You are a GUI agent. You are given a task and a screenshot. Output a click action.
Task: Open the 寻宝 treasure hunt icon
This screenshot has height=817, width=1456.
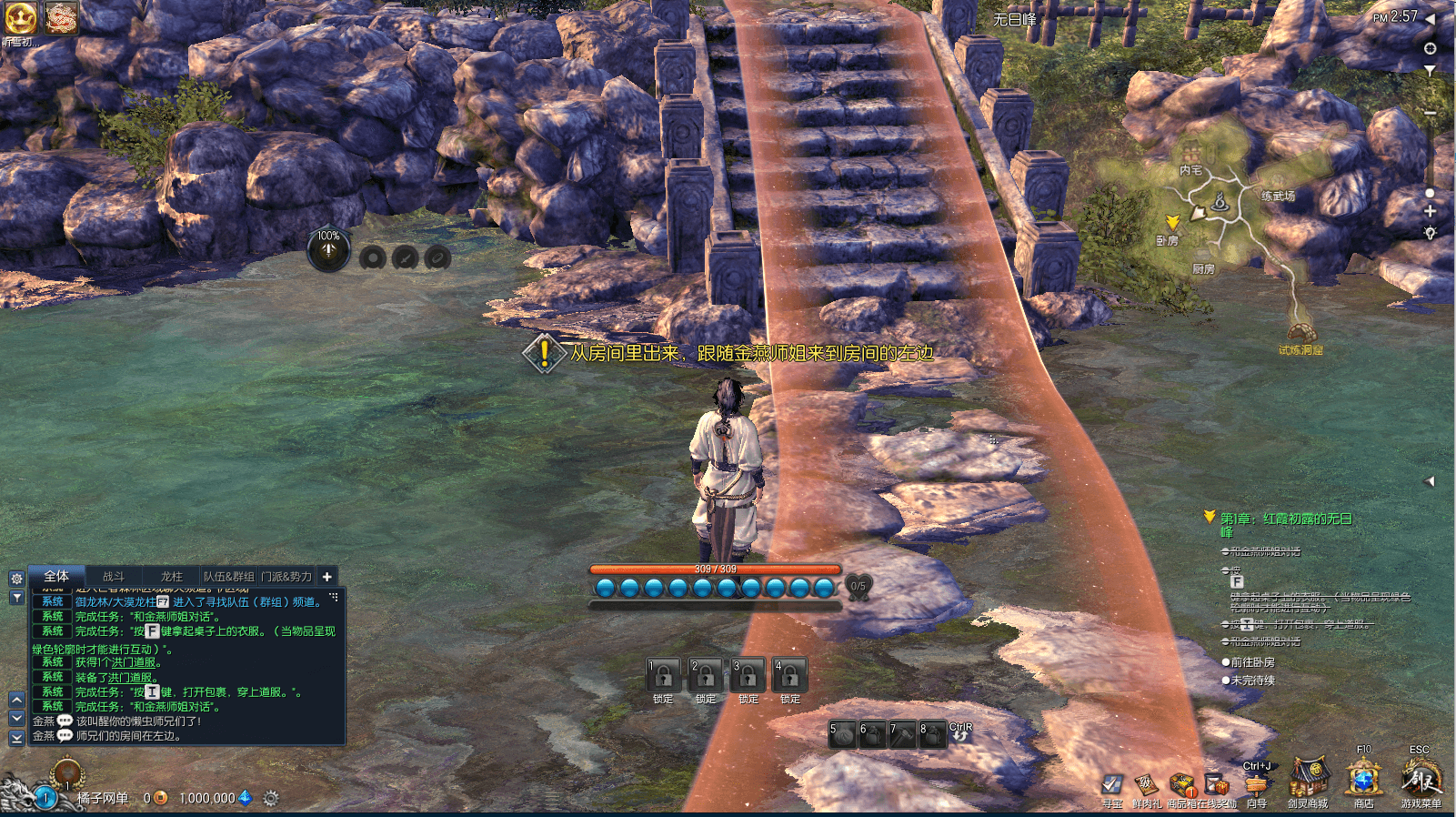click(1111, 785)
